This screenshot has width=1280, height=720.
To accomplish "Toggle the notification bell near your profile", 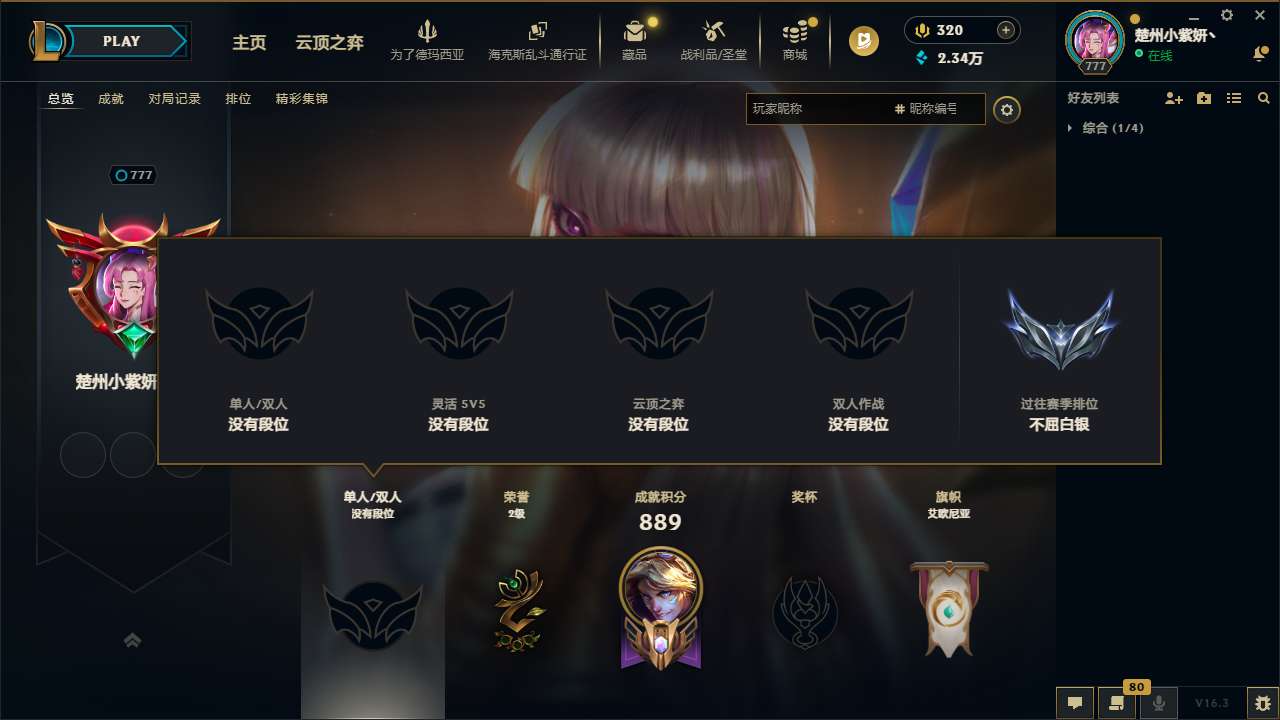I will tap(1259, 55).
